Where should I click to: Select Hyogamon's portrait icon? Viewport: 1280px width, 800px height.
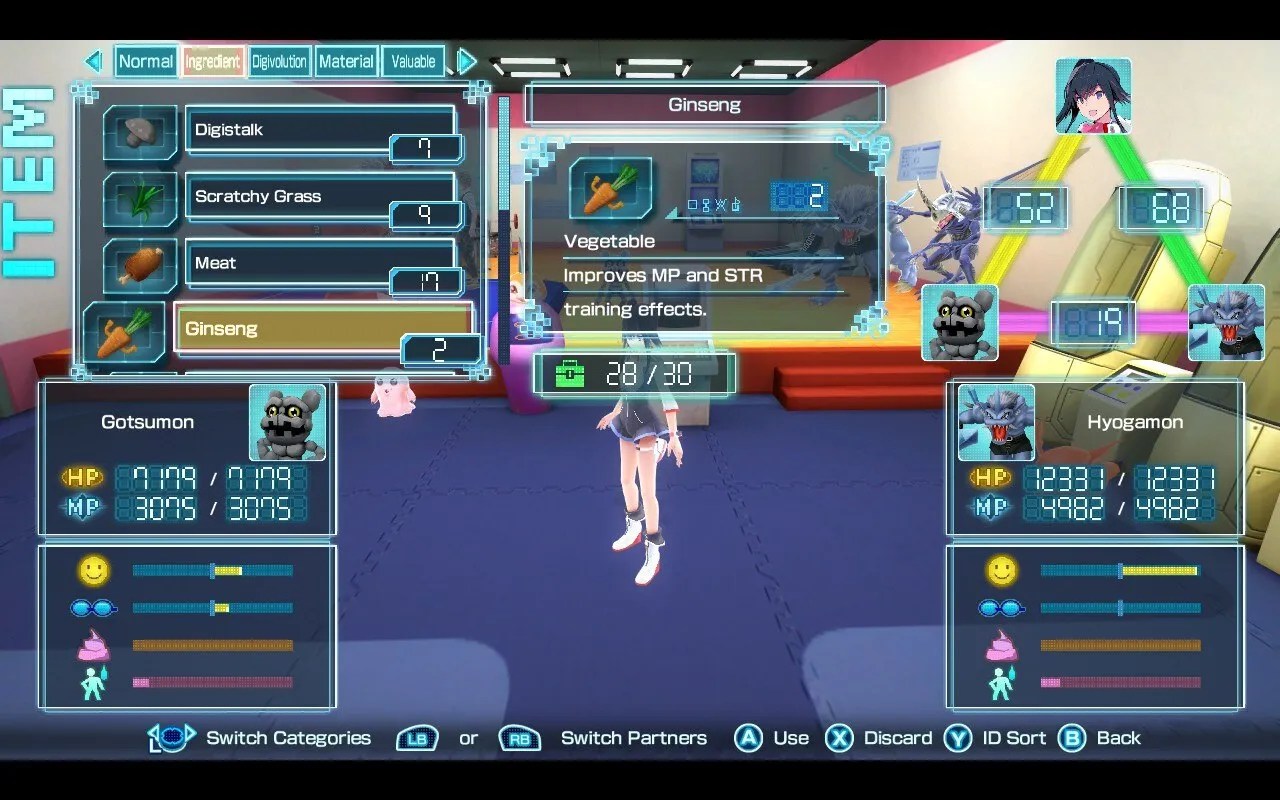pos(994,422)
